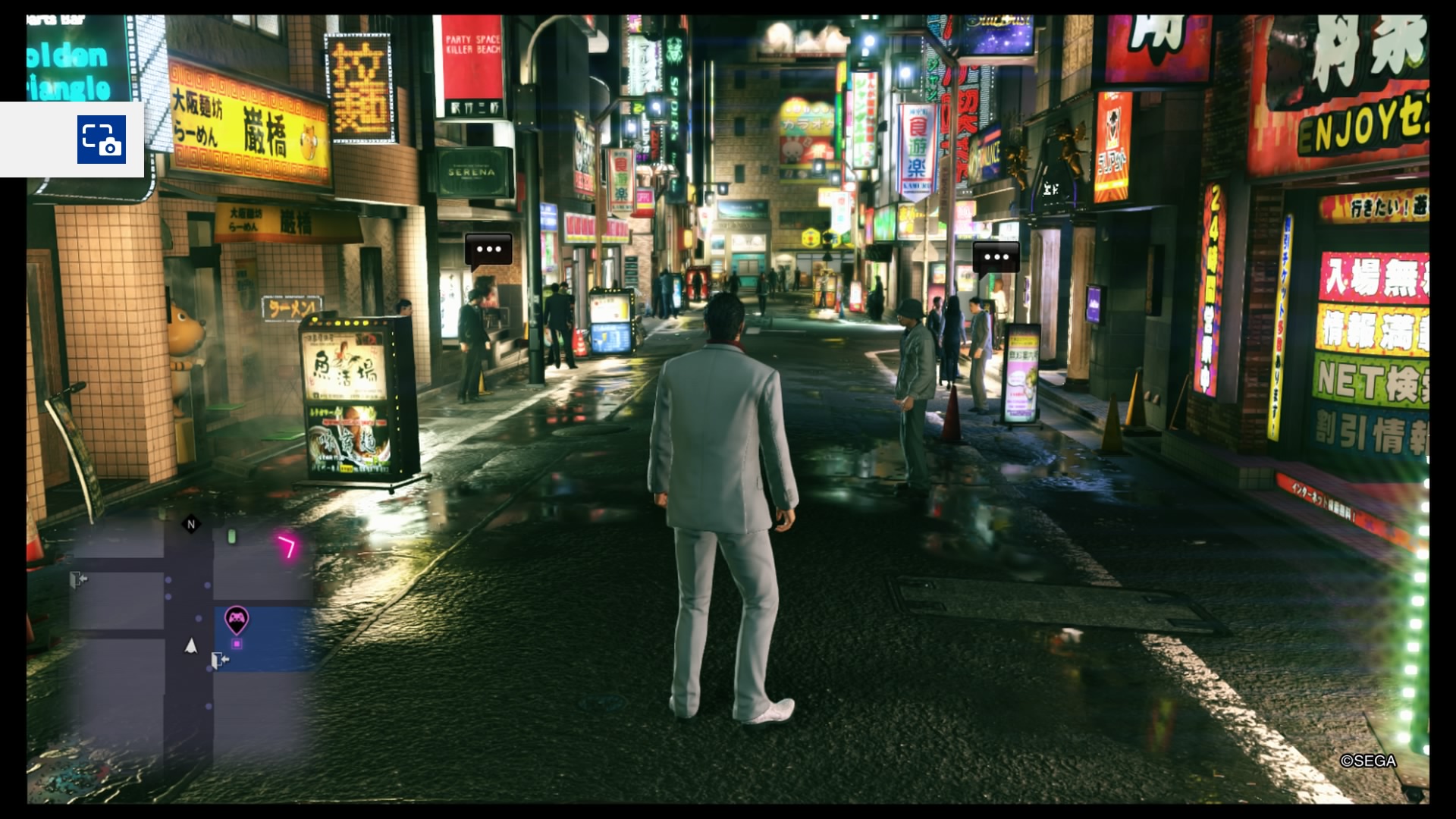Toggle a purple dot waypoint on the minimap
This screenshot has width=1456, height=819.
(168, 580)
